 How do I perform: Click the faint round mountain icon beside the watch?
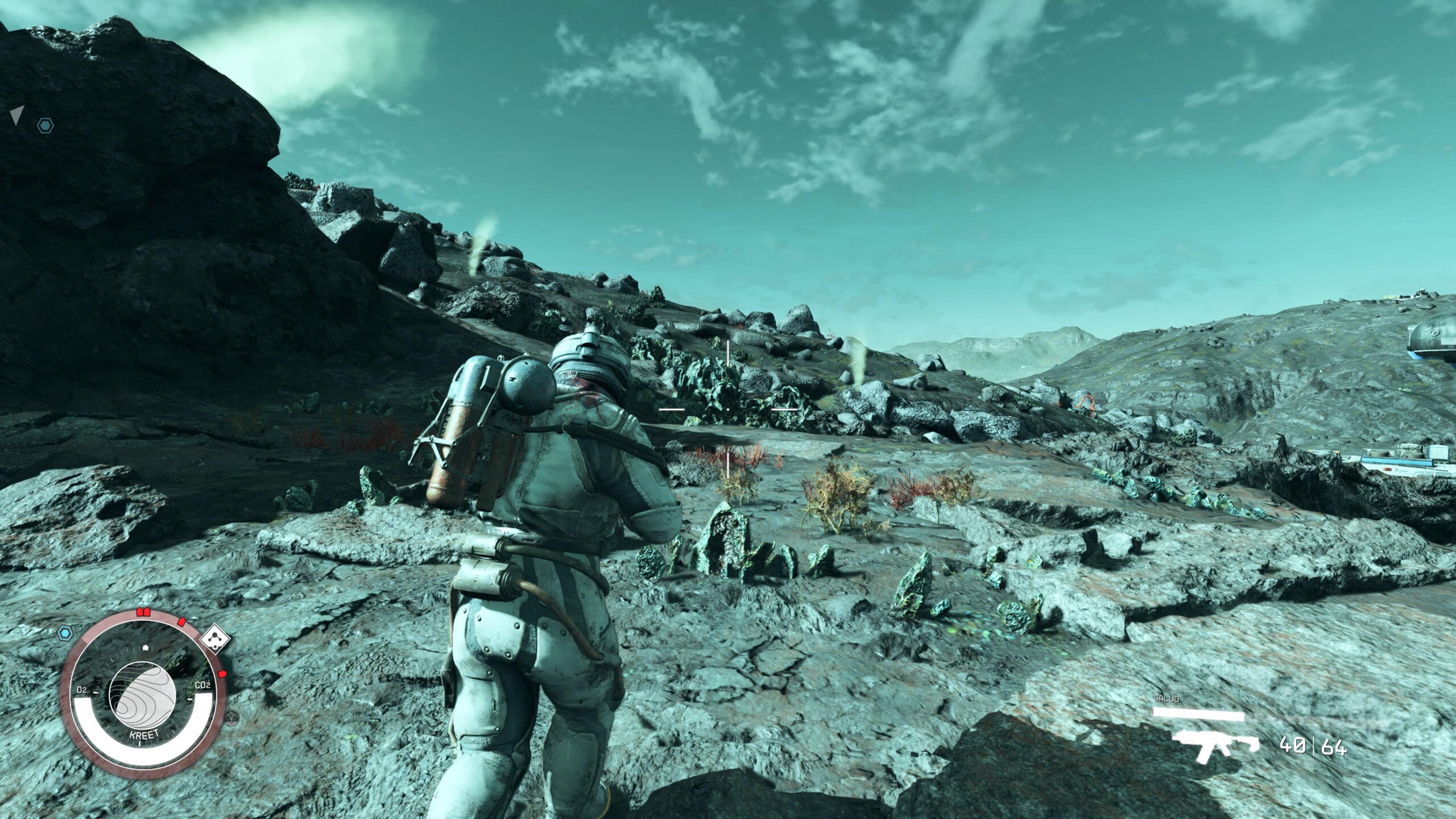(231, 718)
